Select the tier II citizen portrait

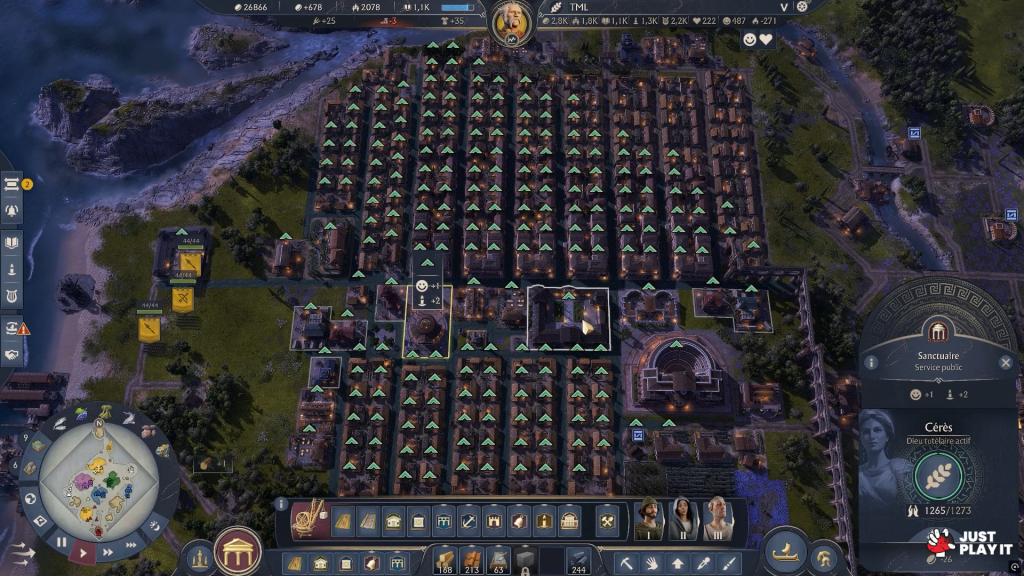point(683,519)
